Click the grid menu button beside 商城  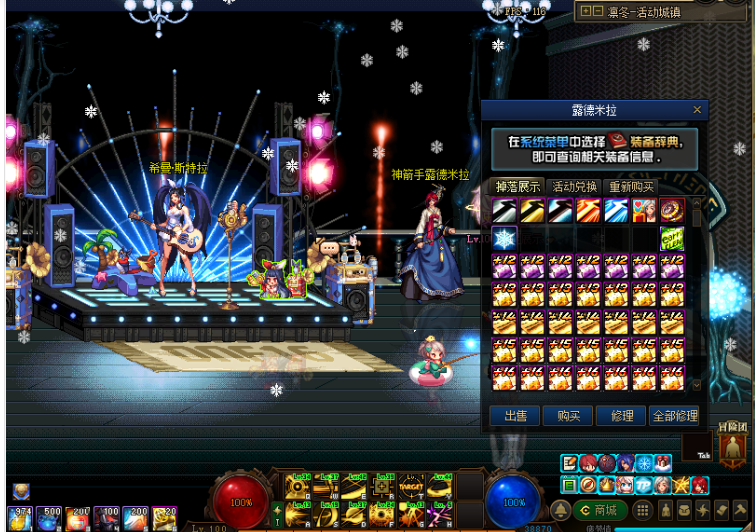pyautogui.click(x=643, y=511)
